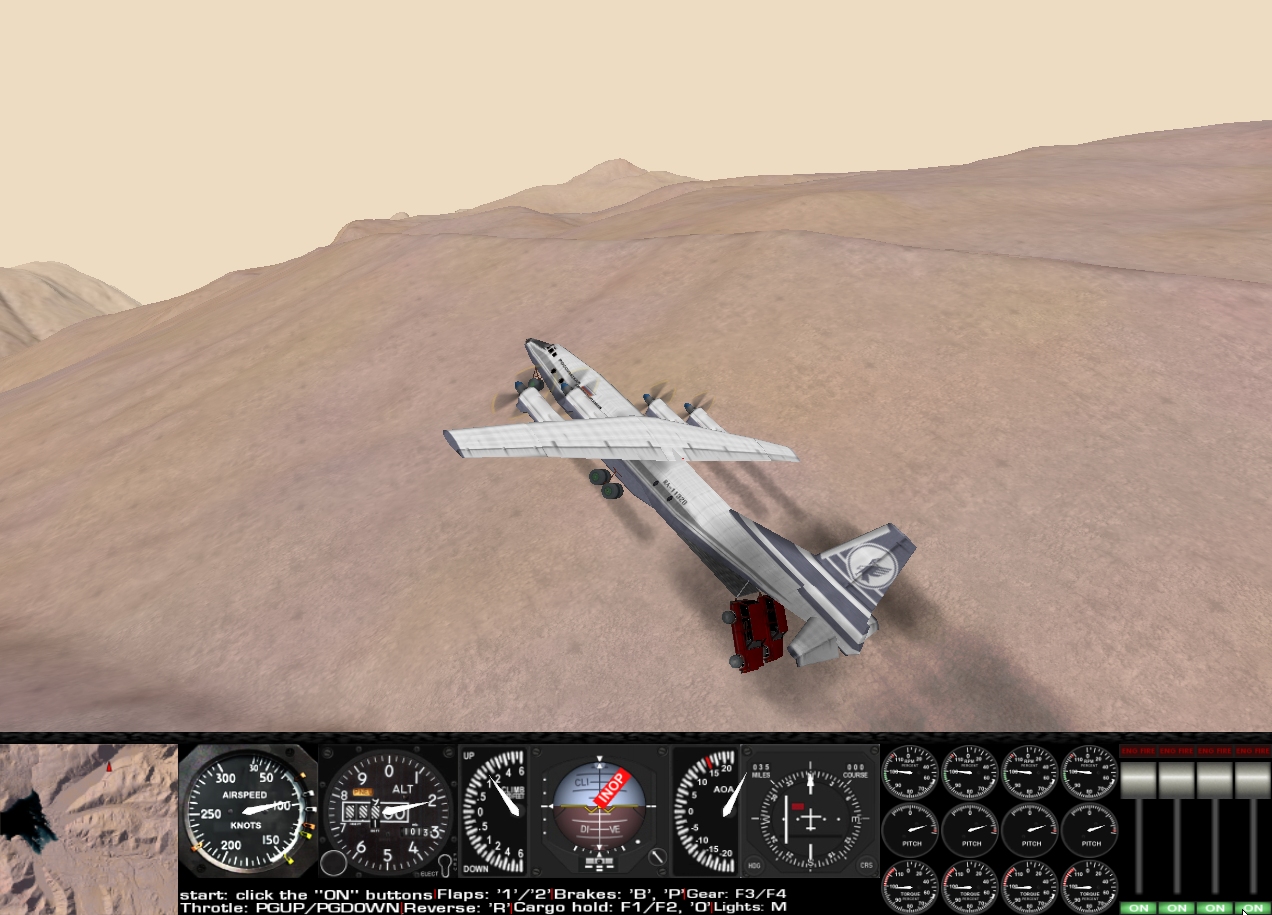This screenshot has width=1272, height=915.
Task: Click the engine 4 throttle lever handle
Action: [x=1251, y=780]
